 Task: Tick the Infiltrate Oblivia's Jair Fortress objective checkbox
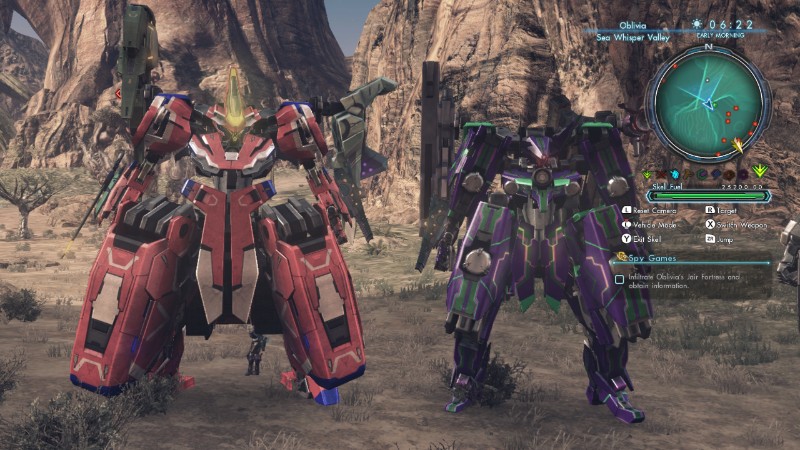620,280
